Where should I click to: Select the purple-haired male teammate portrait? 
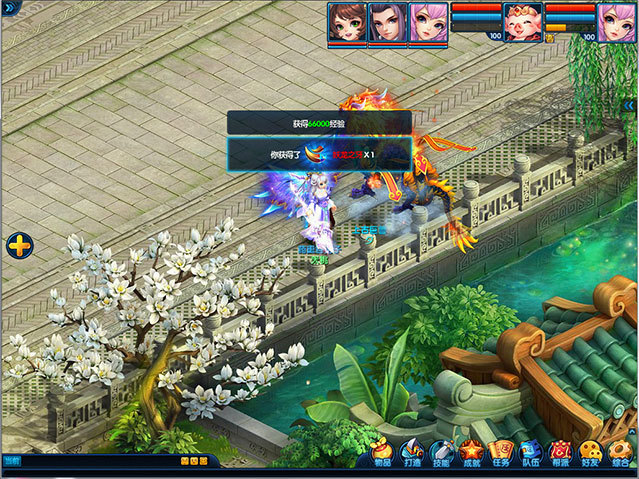pos(387,22)
